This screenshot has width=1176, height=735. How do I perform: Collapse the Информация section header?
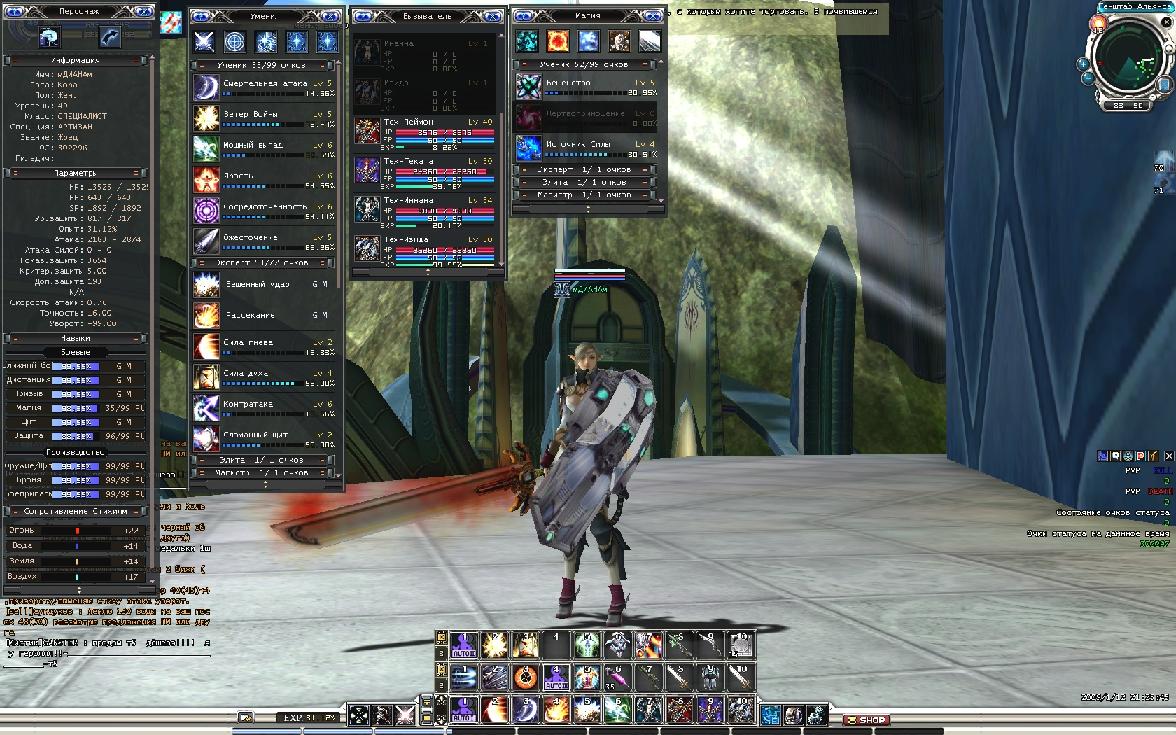76,60
